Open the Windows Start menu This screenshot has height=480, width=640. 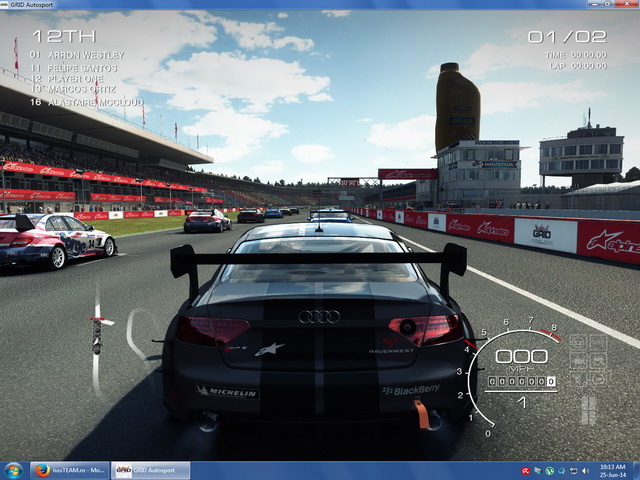click(14, 470)
